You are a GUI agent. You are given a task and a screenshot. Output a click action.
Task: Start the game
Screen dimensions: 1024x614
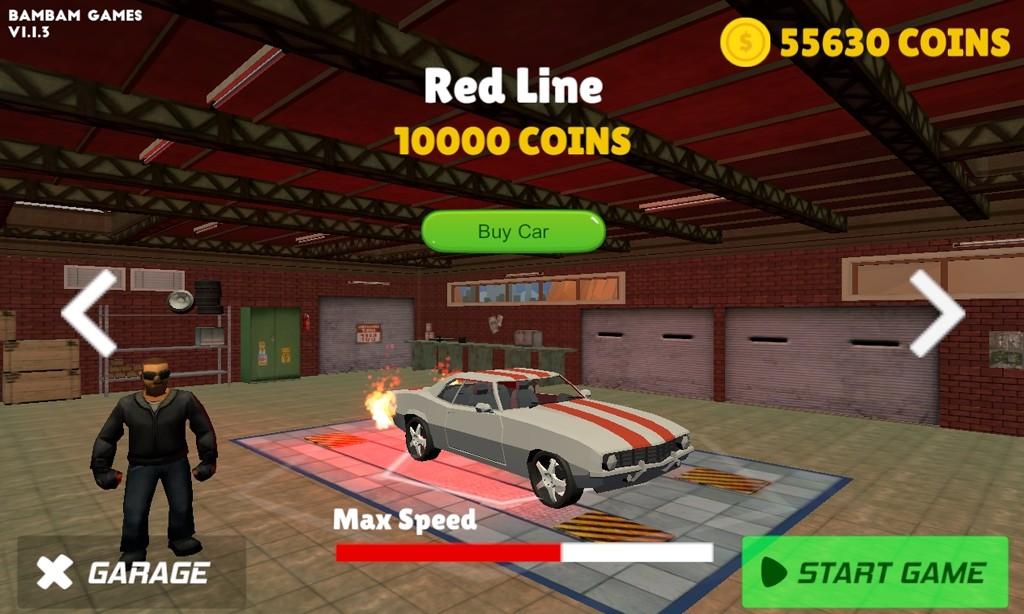pos(874,573)
